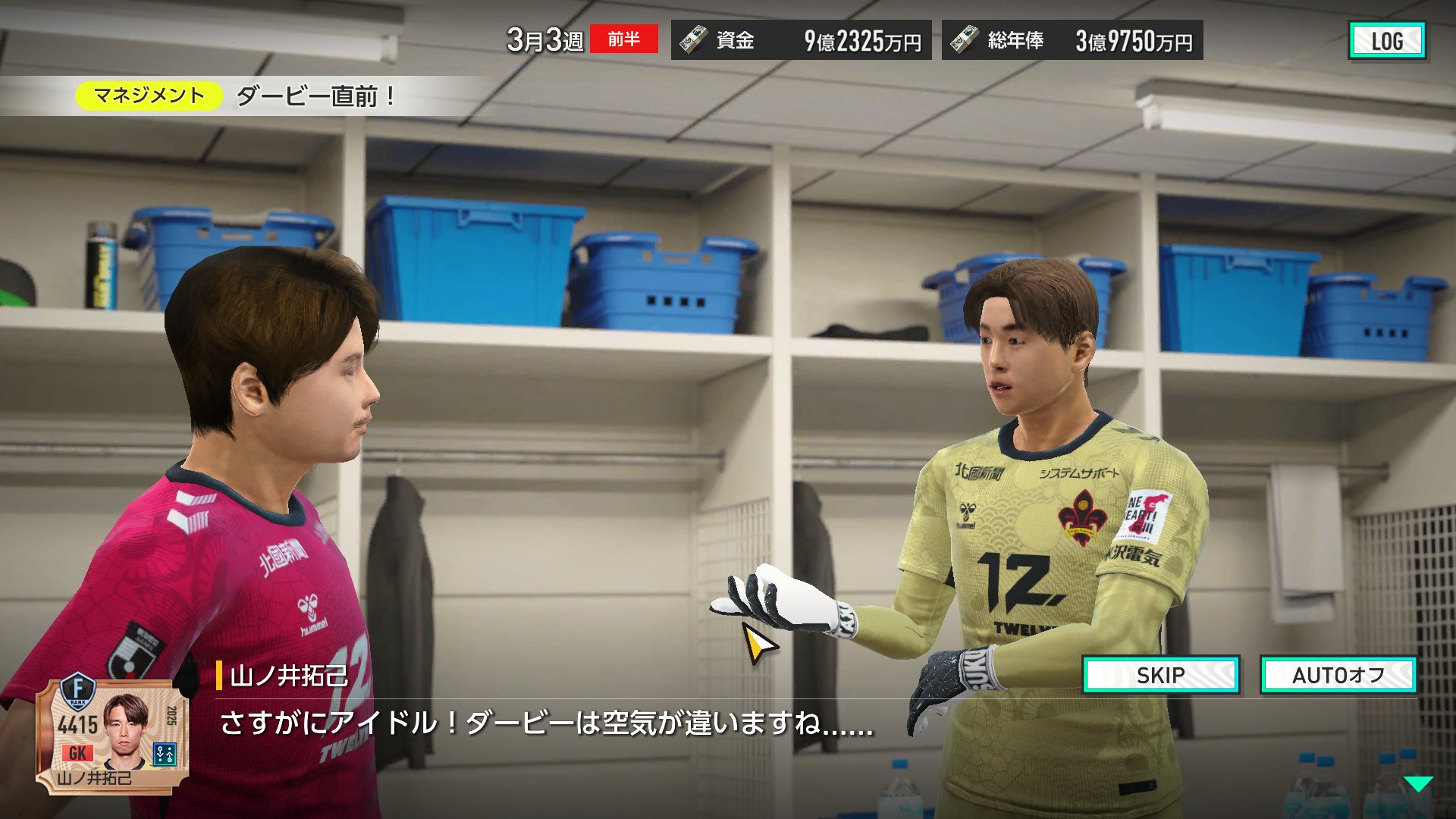Advance dialogue with the teal arrow
The width and height of the screenshot is (1456, 819).
1417,784
